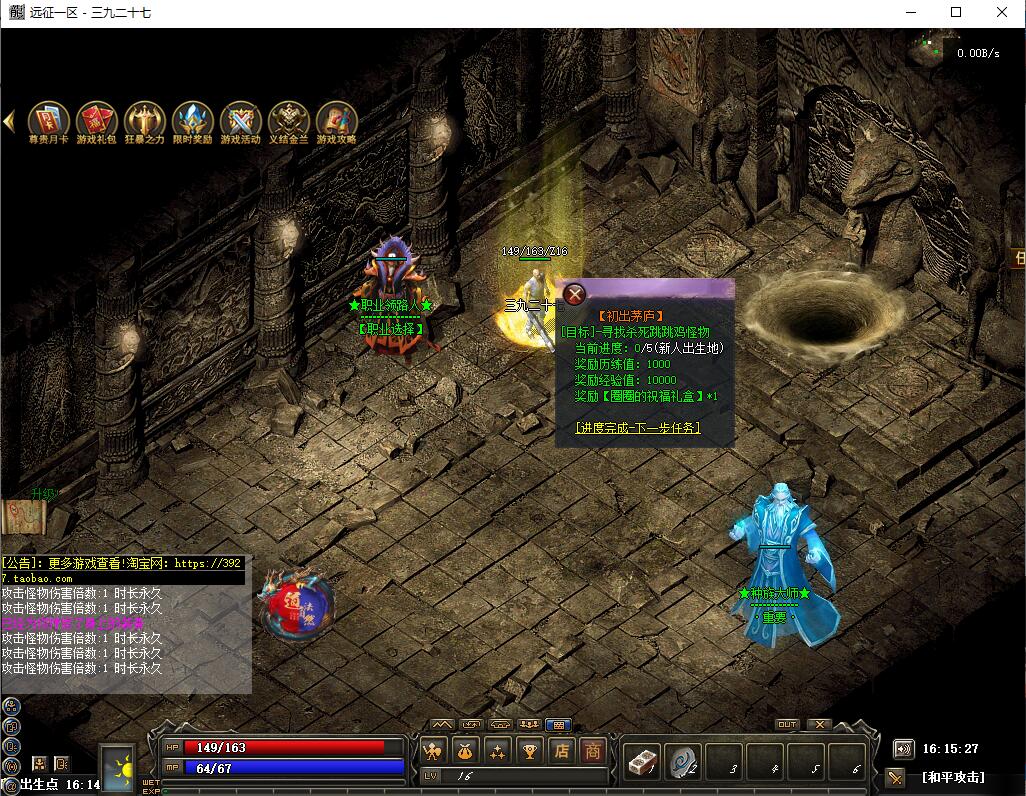
Task: Toggle the sound speaker button
Action: [903, 748]
